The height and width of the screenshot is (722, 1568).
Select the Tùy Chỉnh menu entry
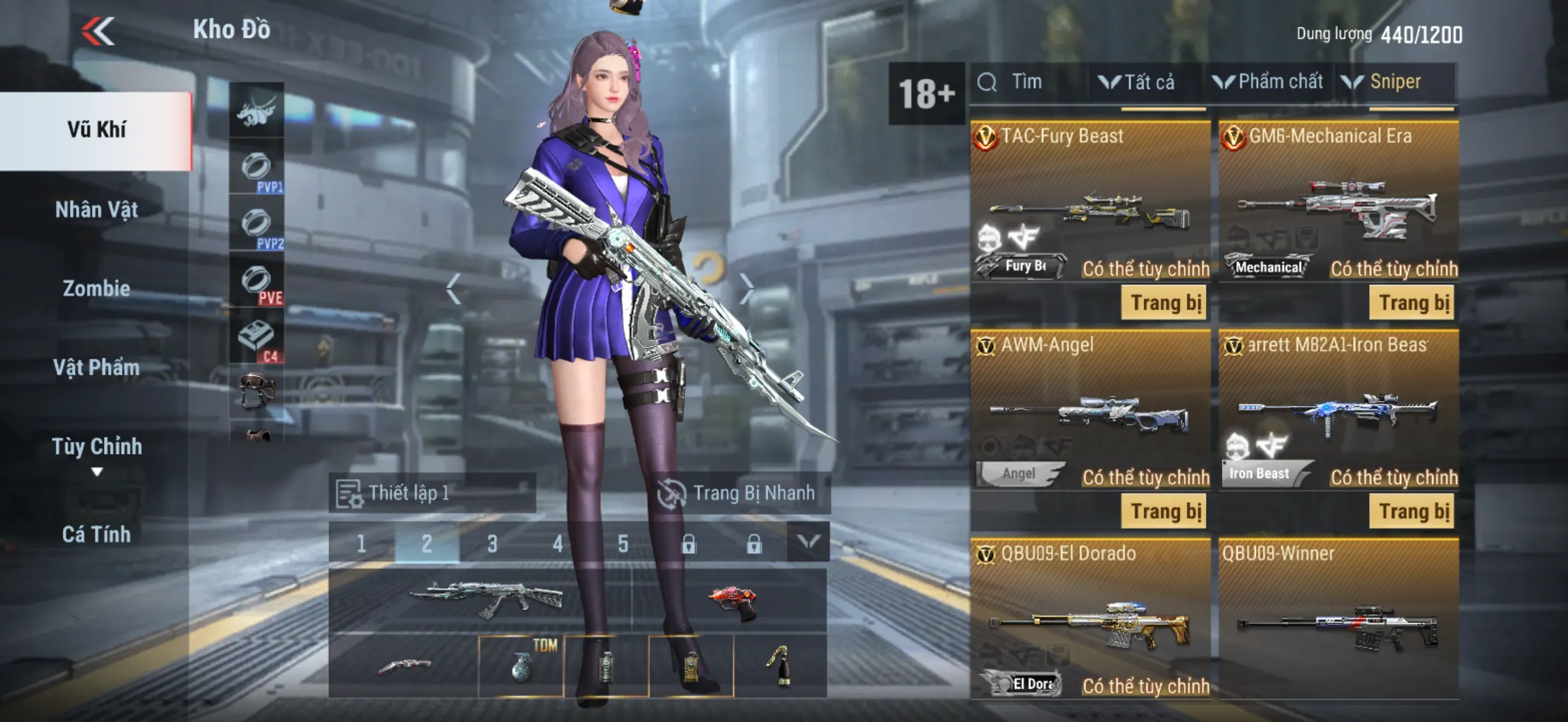point(96,447)
